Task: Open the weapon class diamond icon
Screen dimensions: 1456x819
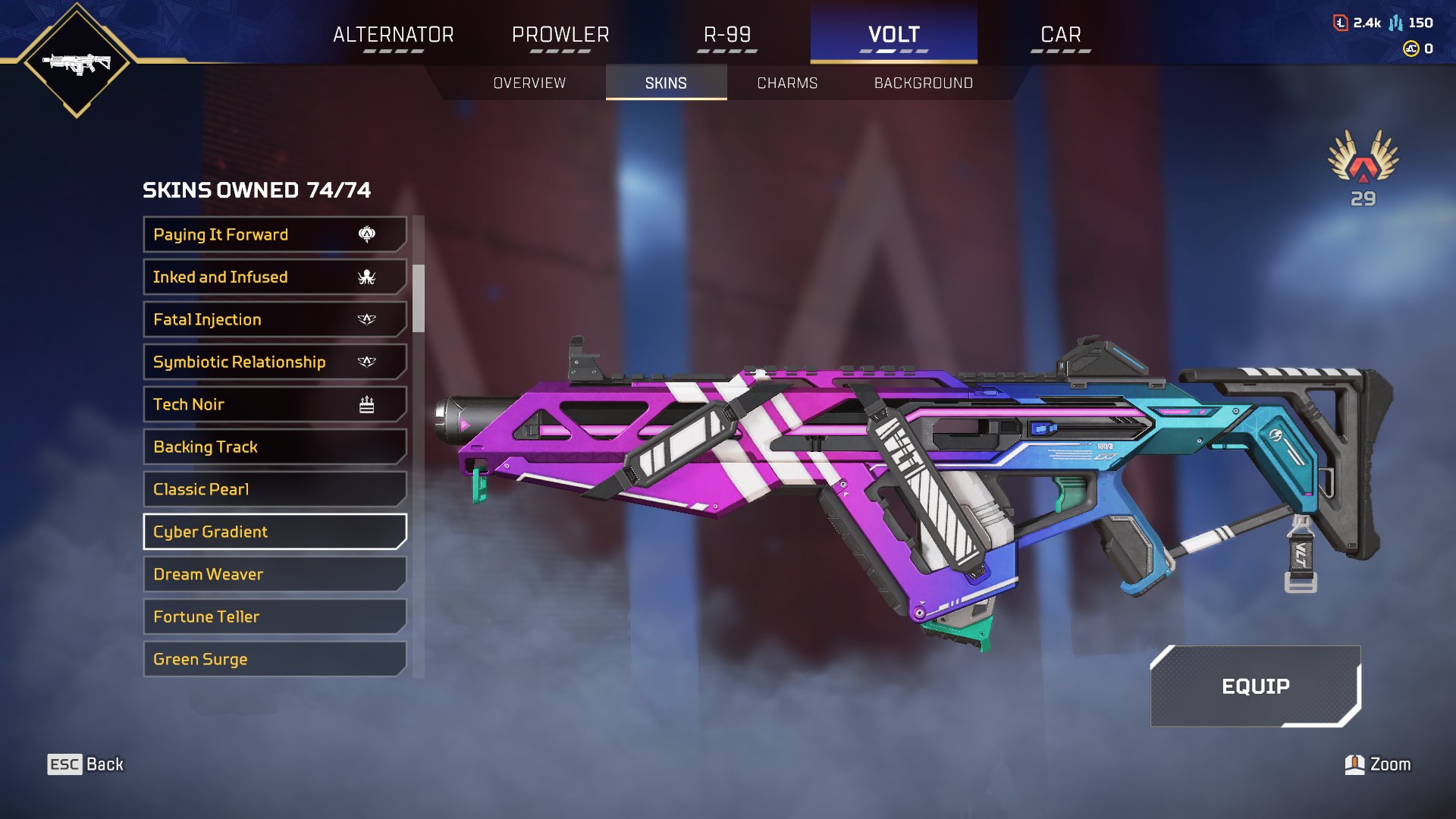Action: [x=77, y=62]
